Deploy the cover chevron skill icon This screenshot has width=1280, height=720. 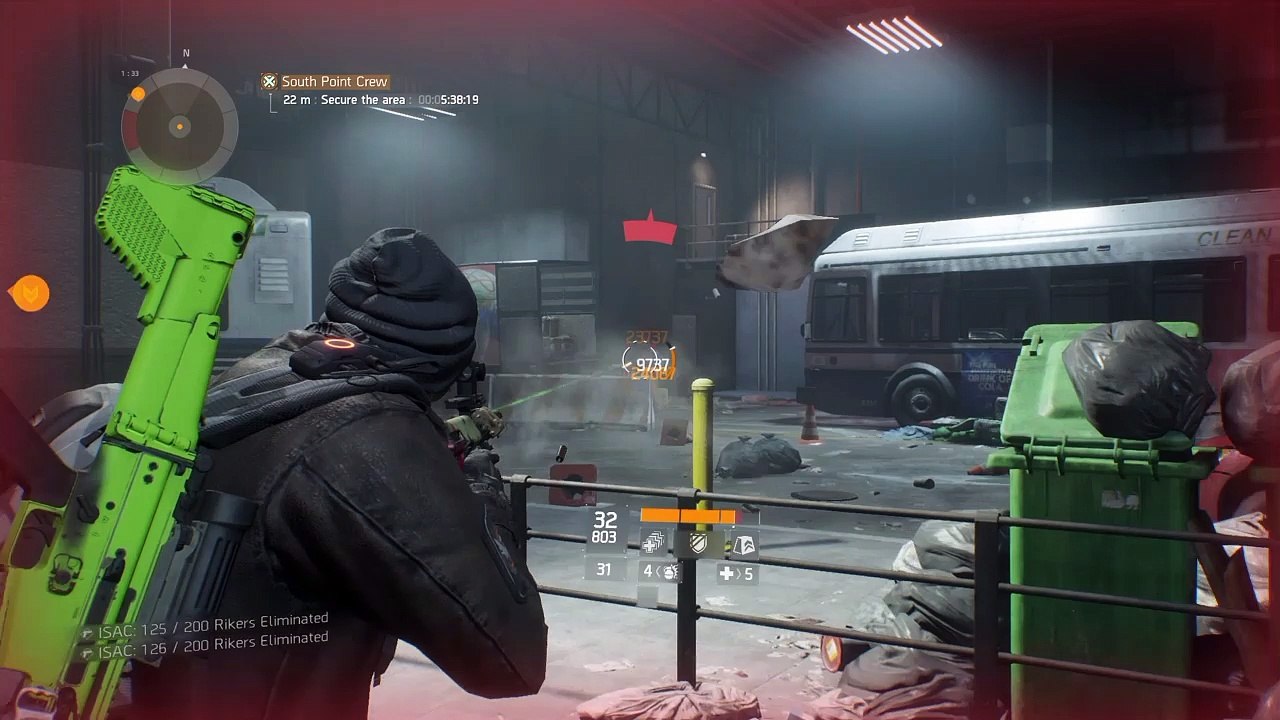[x=744, y=544]
